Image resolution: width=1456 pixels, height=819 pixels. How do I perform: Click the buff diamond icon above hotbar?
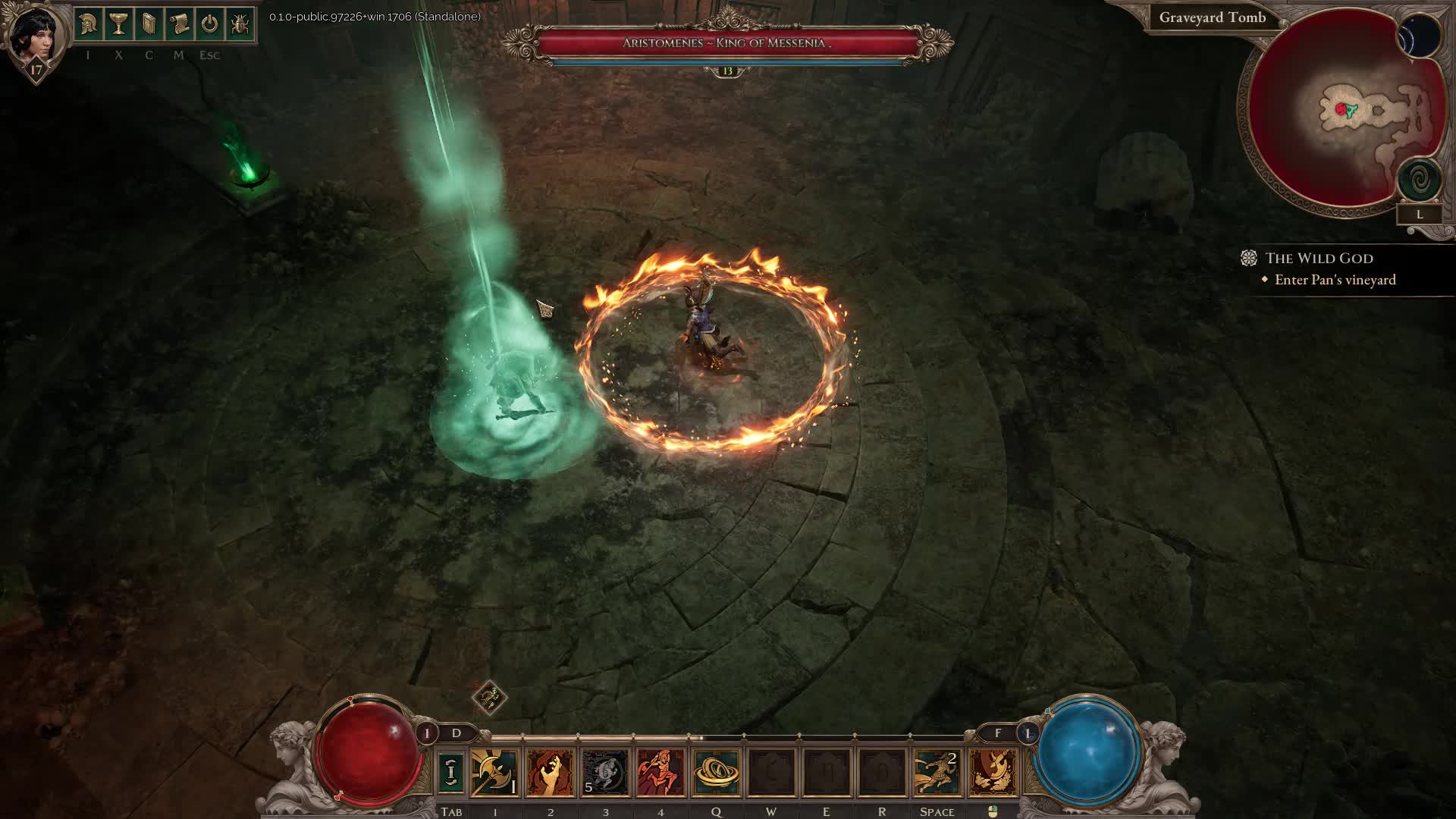tap(489, 697)
